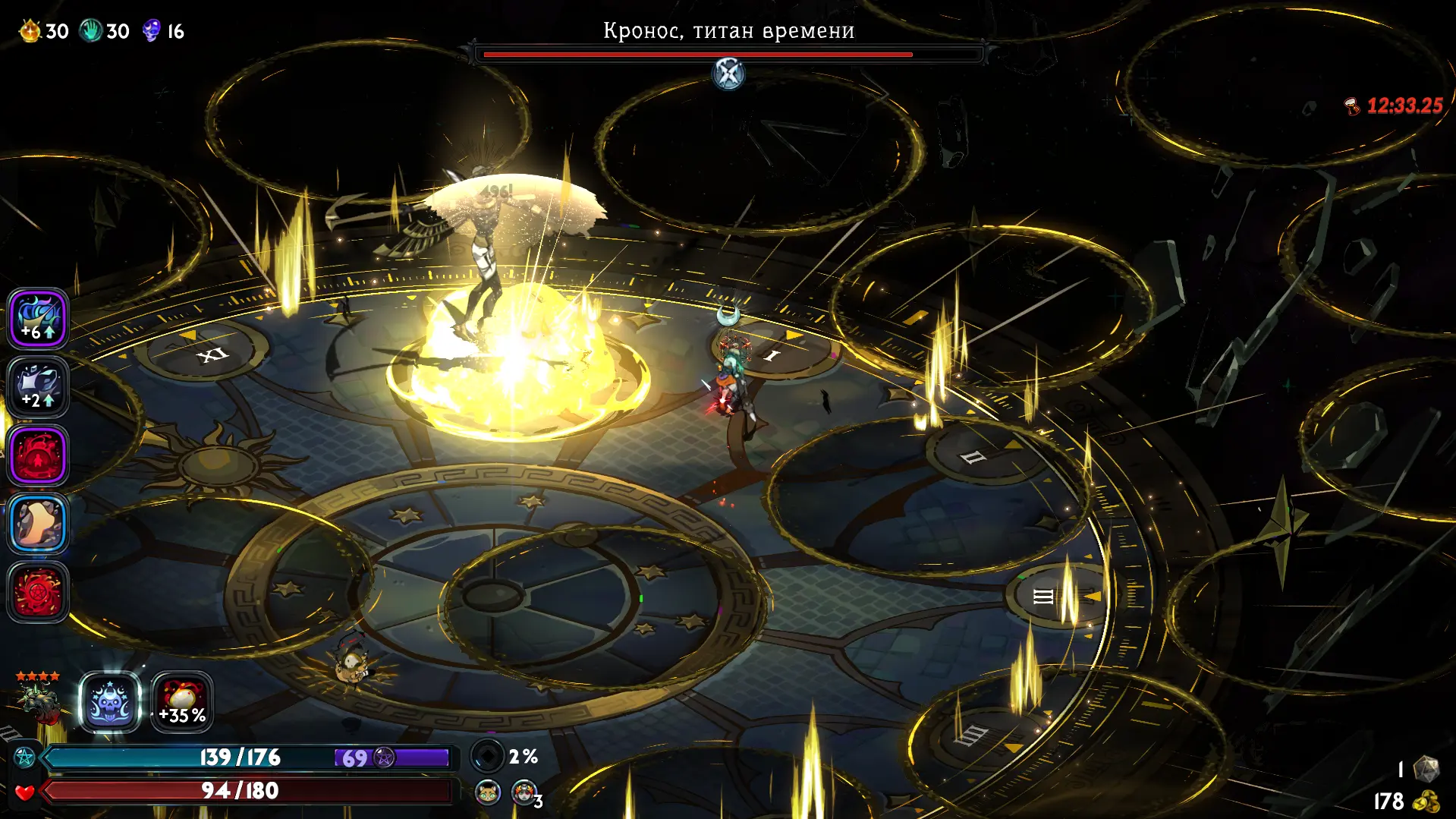
Task: Click the orange flame resource icon
Action: [x=30, y=31]
